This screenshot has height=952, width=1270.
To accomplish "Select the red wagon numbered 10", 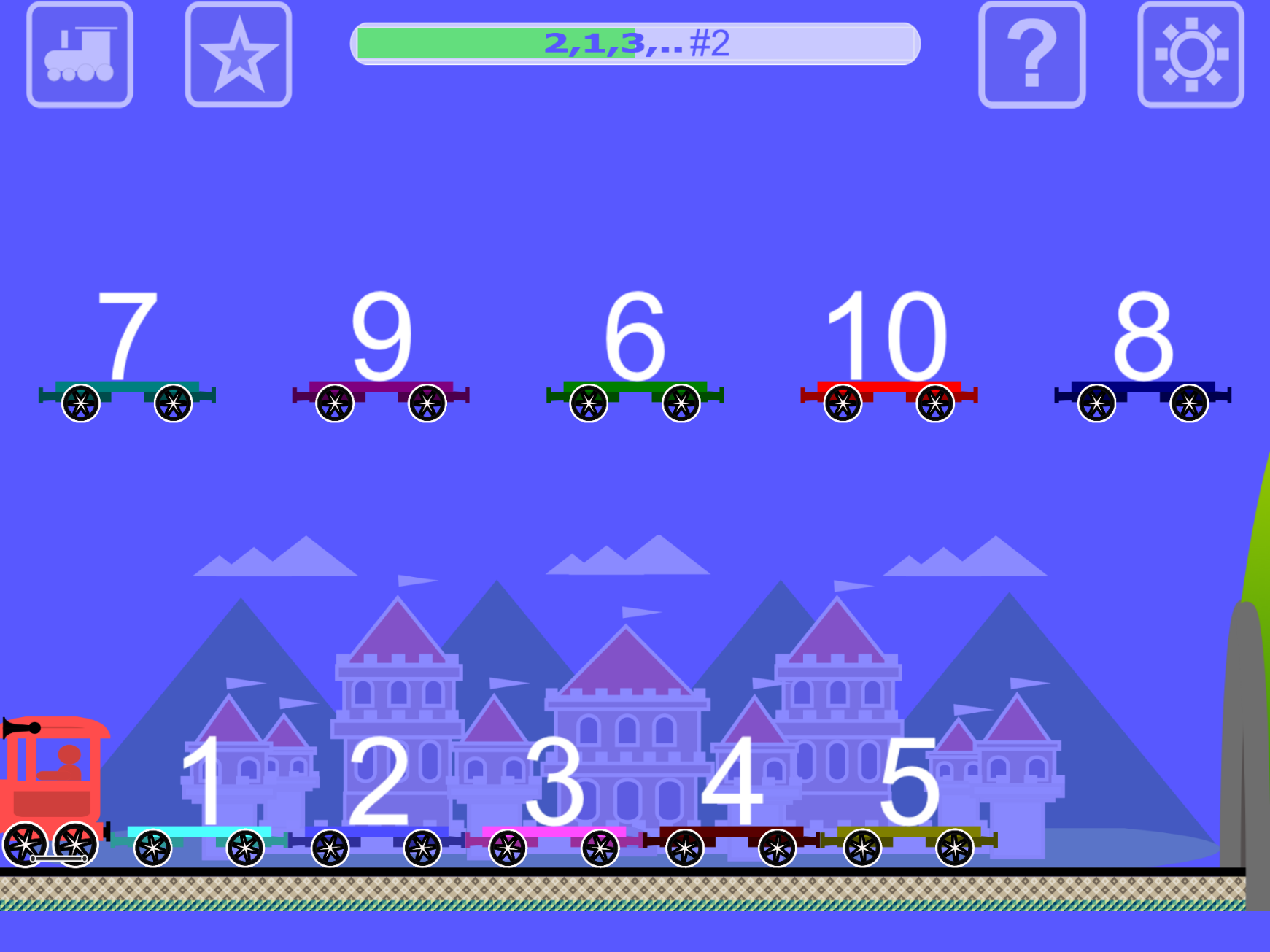I will click(888, 357).
